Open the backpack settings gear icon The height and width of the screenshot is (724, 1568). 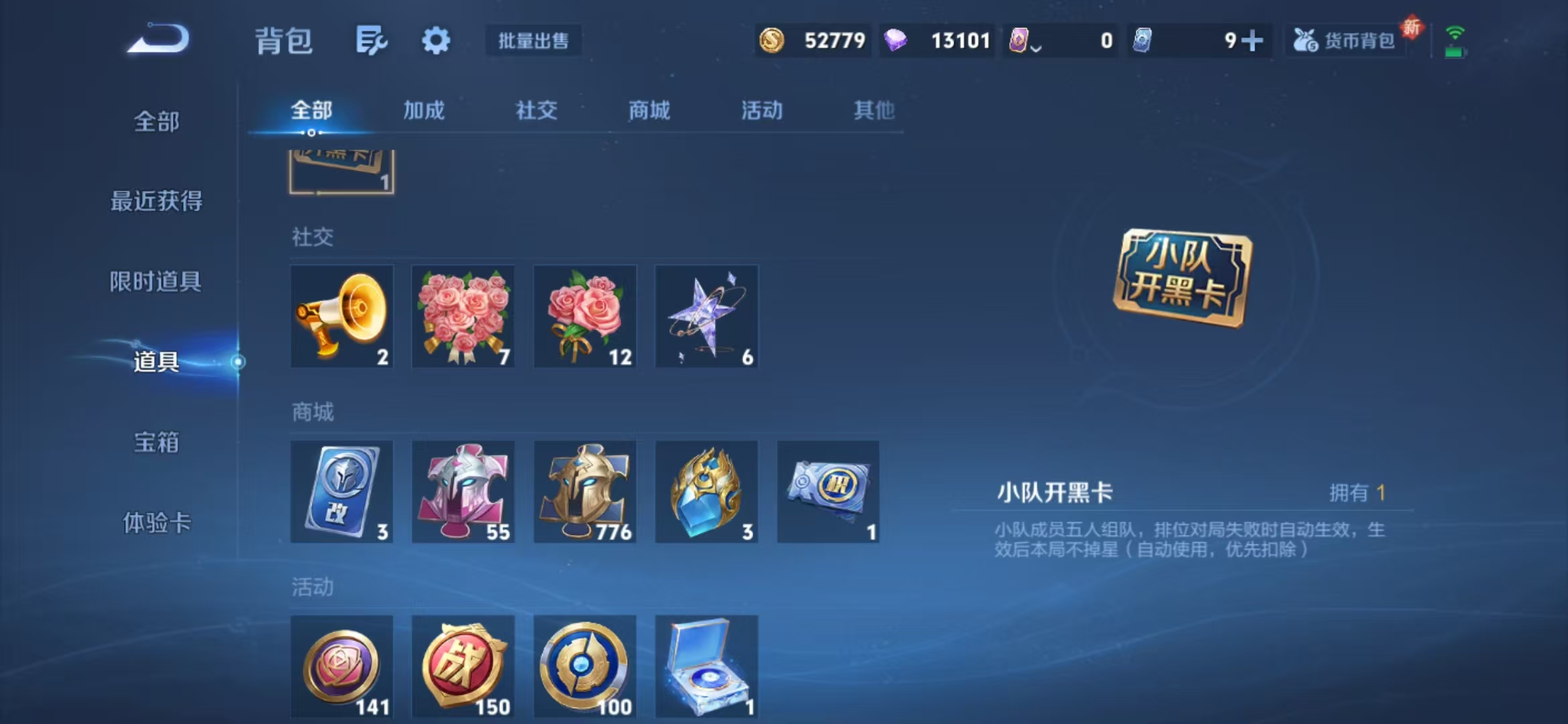click(x=436, y=40)
